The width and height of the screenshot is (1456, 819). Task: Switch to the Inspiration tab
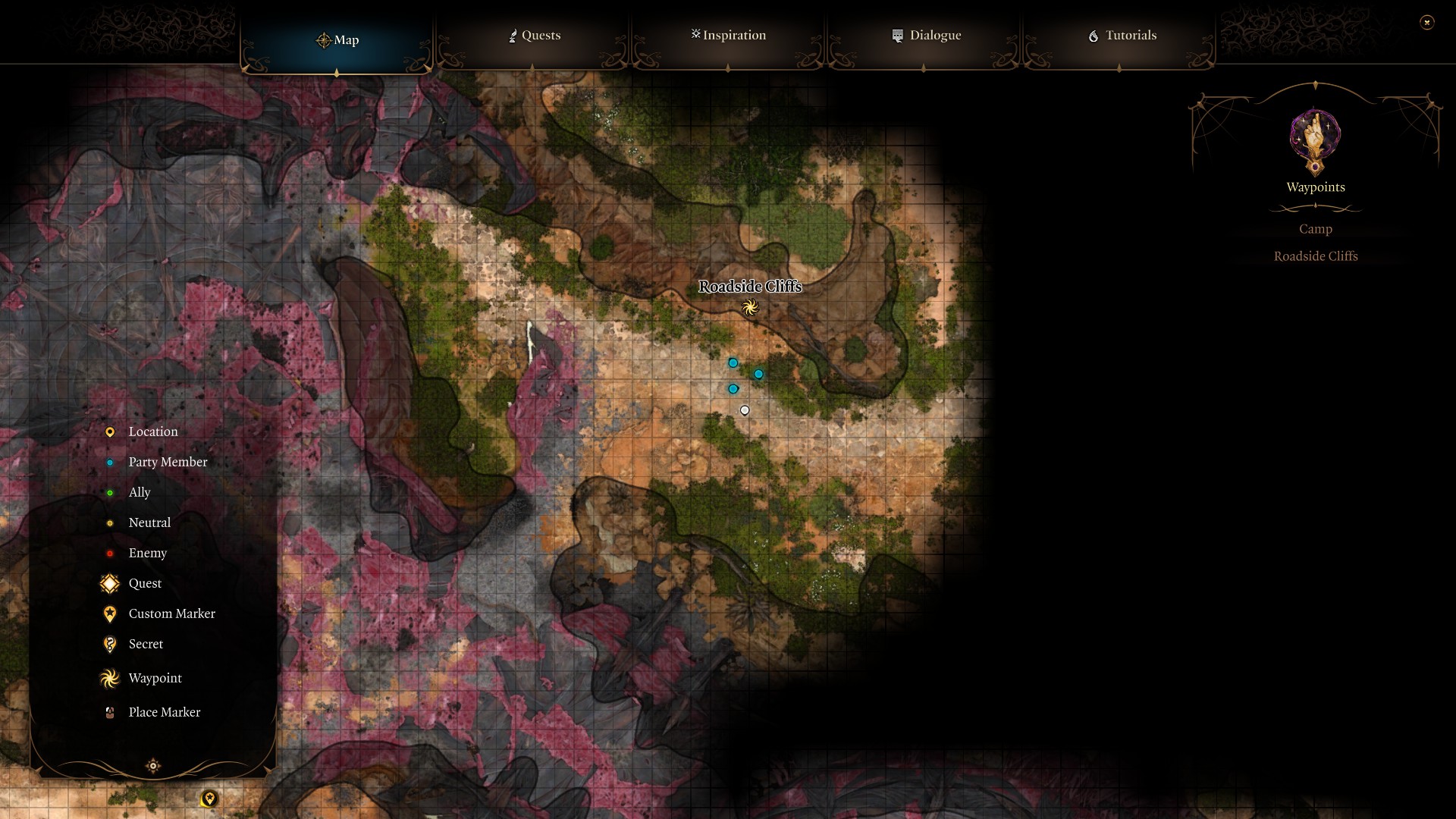pyautogui.click(x=728, y=36)
